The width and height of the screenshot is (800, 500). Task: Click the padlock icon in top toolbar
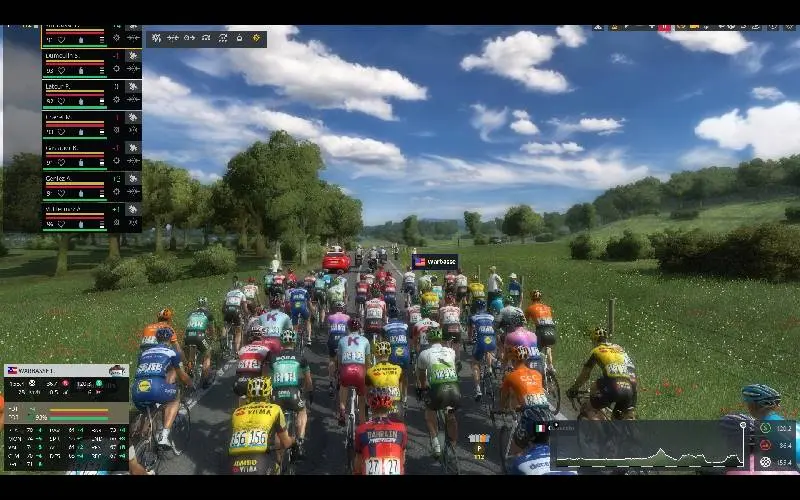pyautogui.click(x=238, y=38)
